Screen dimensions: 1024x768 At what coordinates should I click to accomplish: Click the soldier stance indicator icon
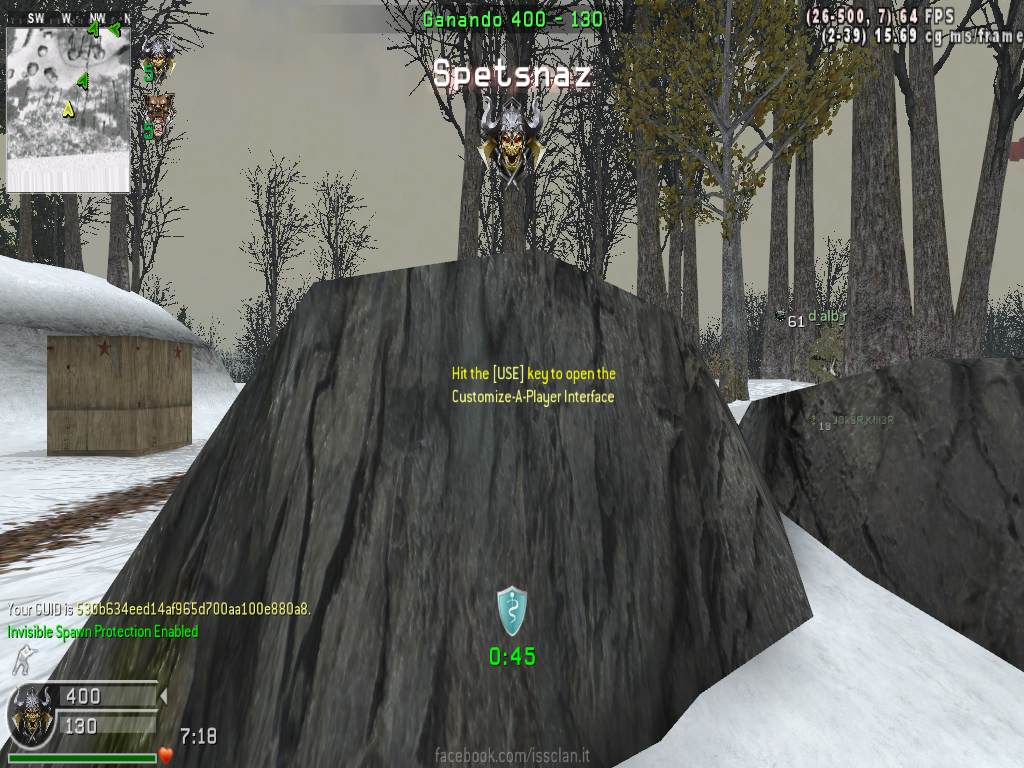pyautogui.click(x=20, y=659)
